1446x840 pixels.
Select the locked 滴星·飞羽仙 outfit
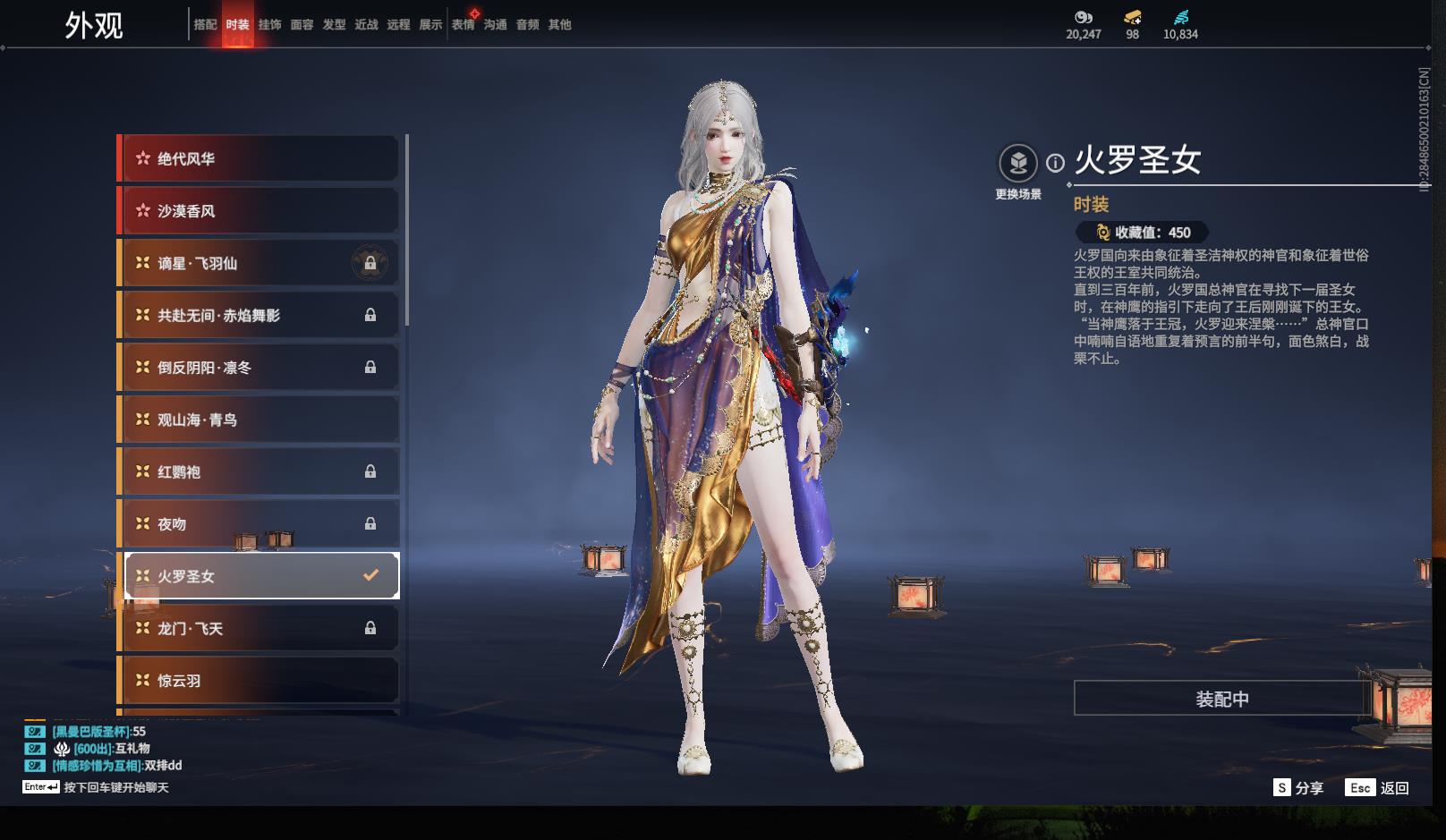[259, 264]
